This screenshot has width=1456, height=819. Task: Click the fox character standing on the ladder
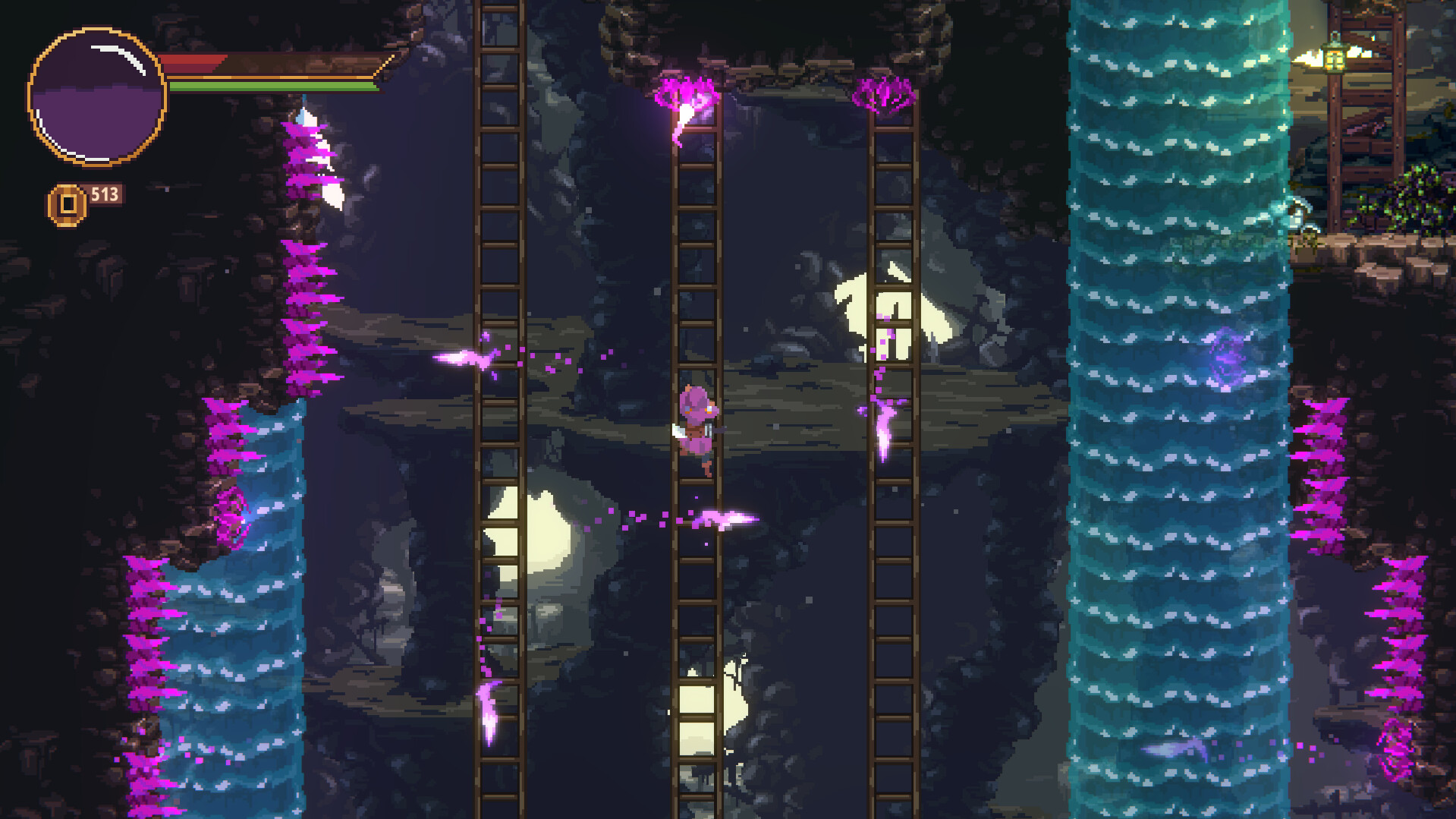[698, 421]
